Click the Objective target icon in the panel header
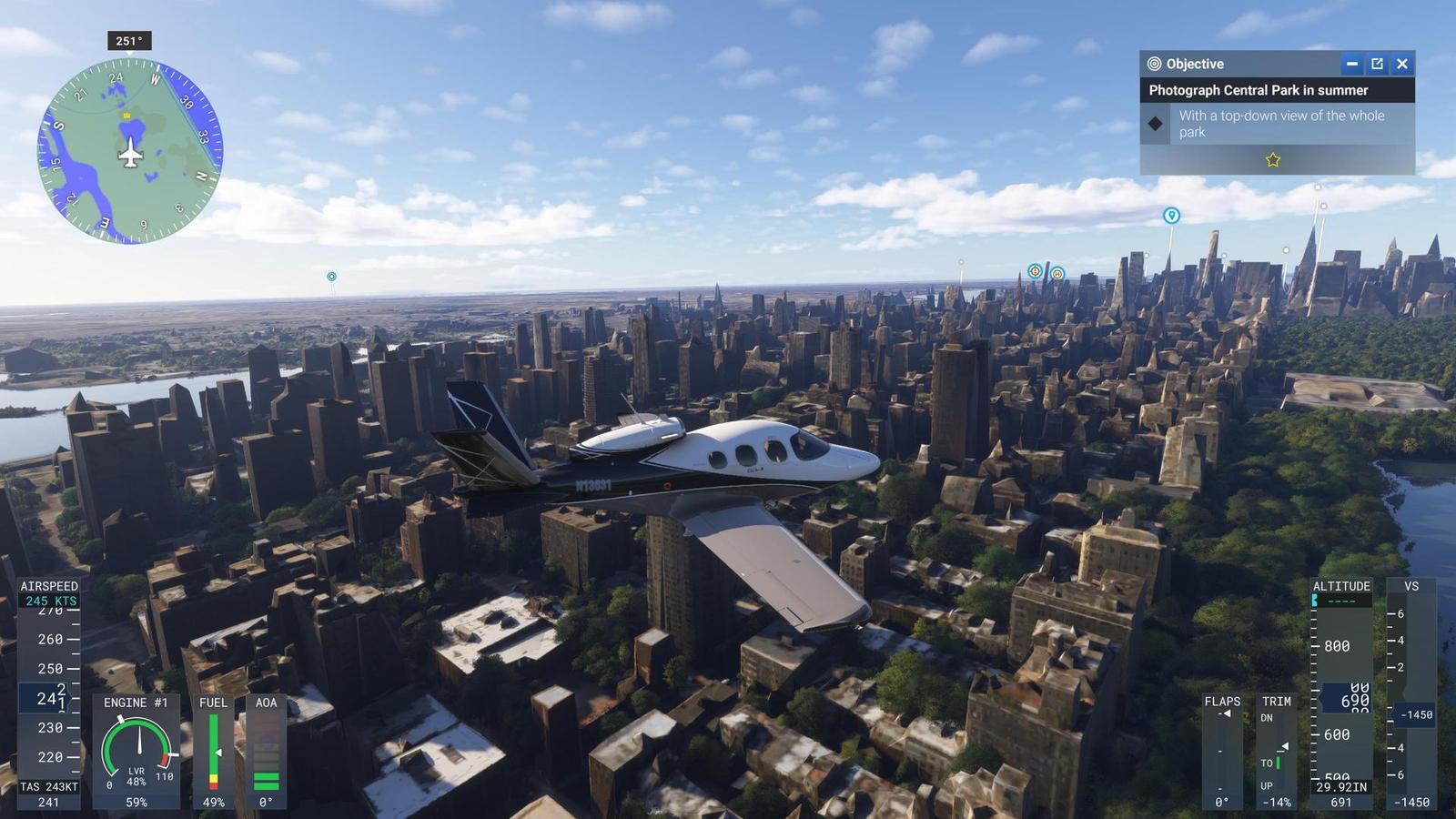The height and width of the screenshot is (819, 1456). (x=1153, y=64)
